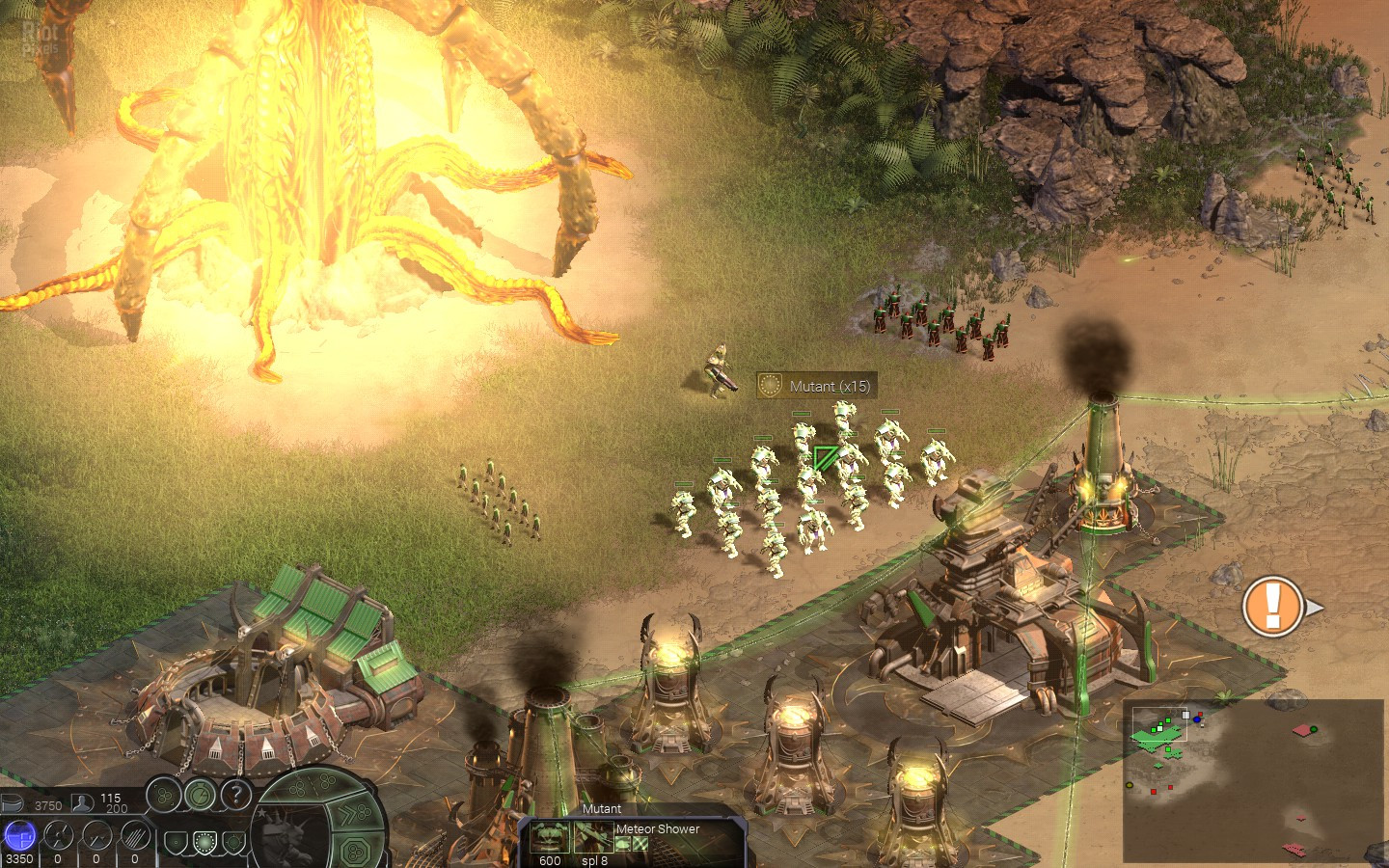The height and width of the screenshot is (868, 1389).
Task: Click the Mutant unit portrait icon
Action: click(549, 835)
